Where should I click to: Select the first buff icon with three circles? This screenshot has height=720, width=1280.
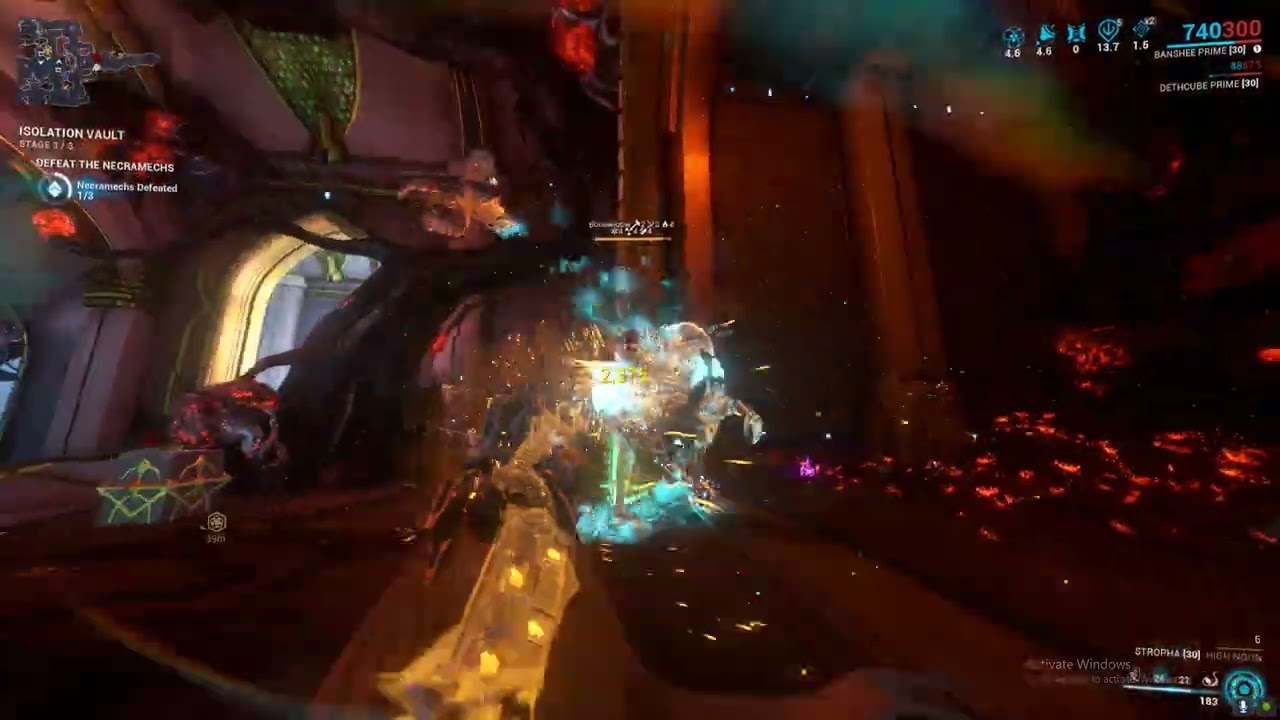(x=1013, y=37)
